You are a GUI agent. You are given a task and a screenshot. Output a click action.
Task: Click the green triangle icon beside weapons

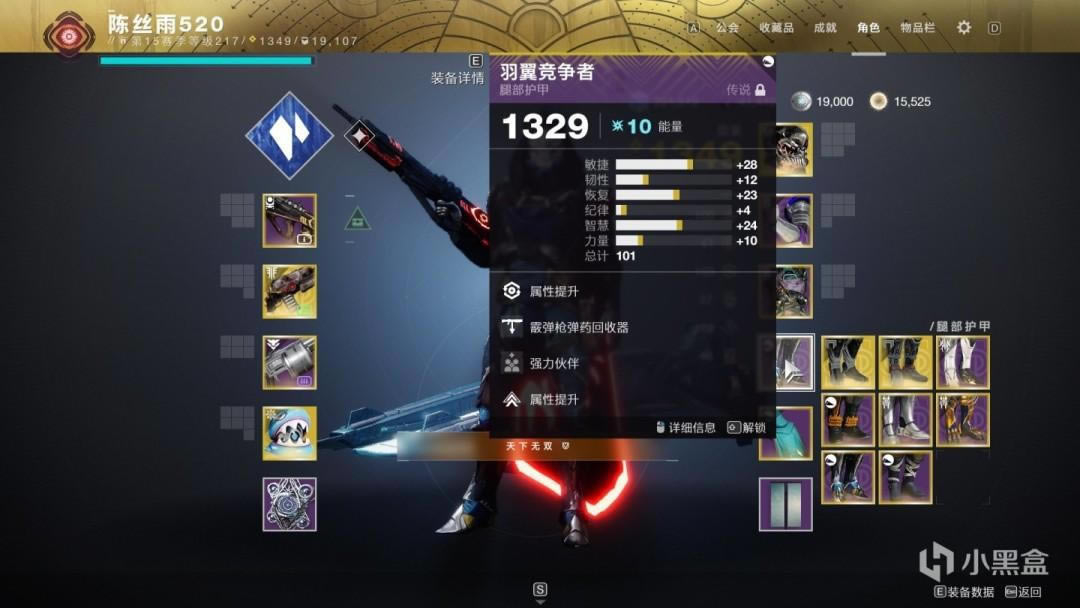[x=358, y=218]
